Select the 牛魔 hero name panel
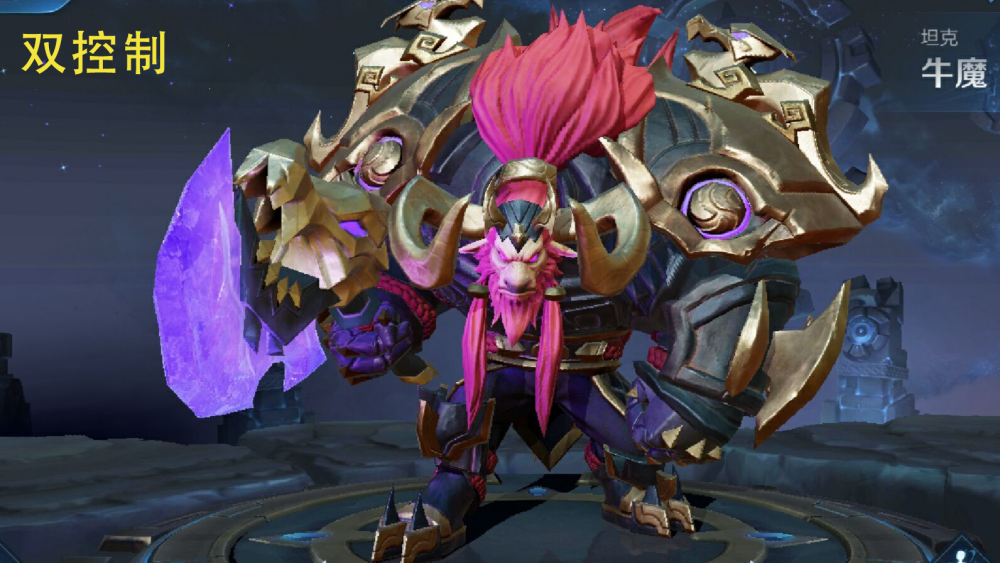The image size is (1000, 563). click(953, 60)
